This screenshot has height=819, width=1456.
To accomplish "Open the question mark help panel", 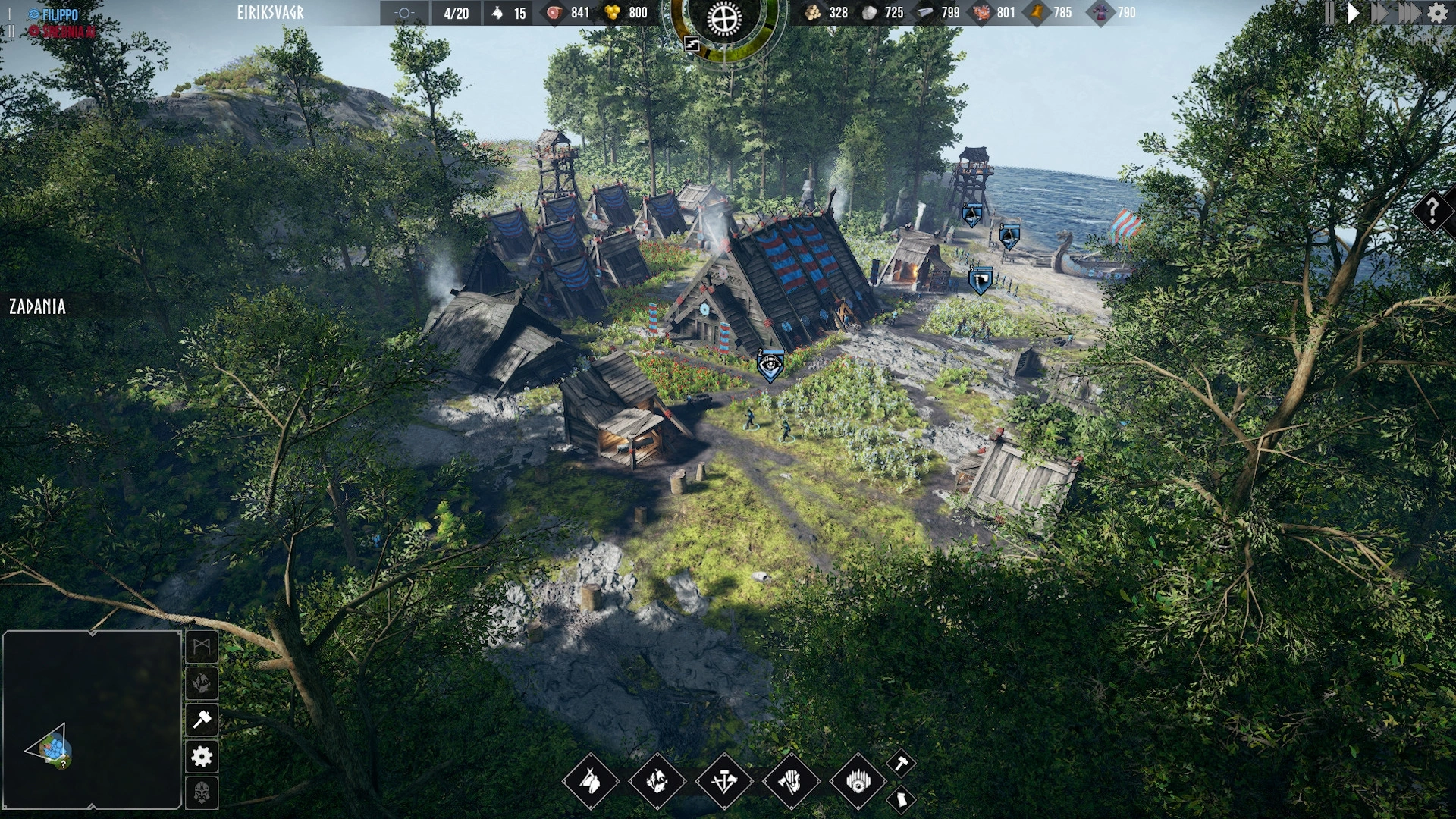I will coord(1432,210).
